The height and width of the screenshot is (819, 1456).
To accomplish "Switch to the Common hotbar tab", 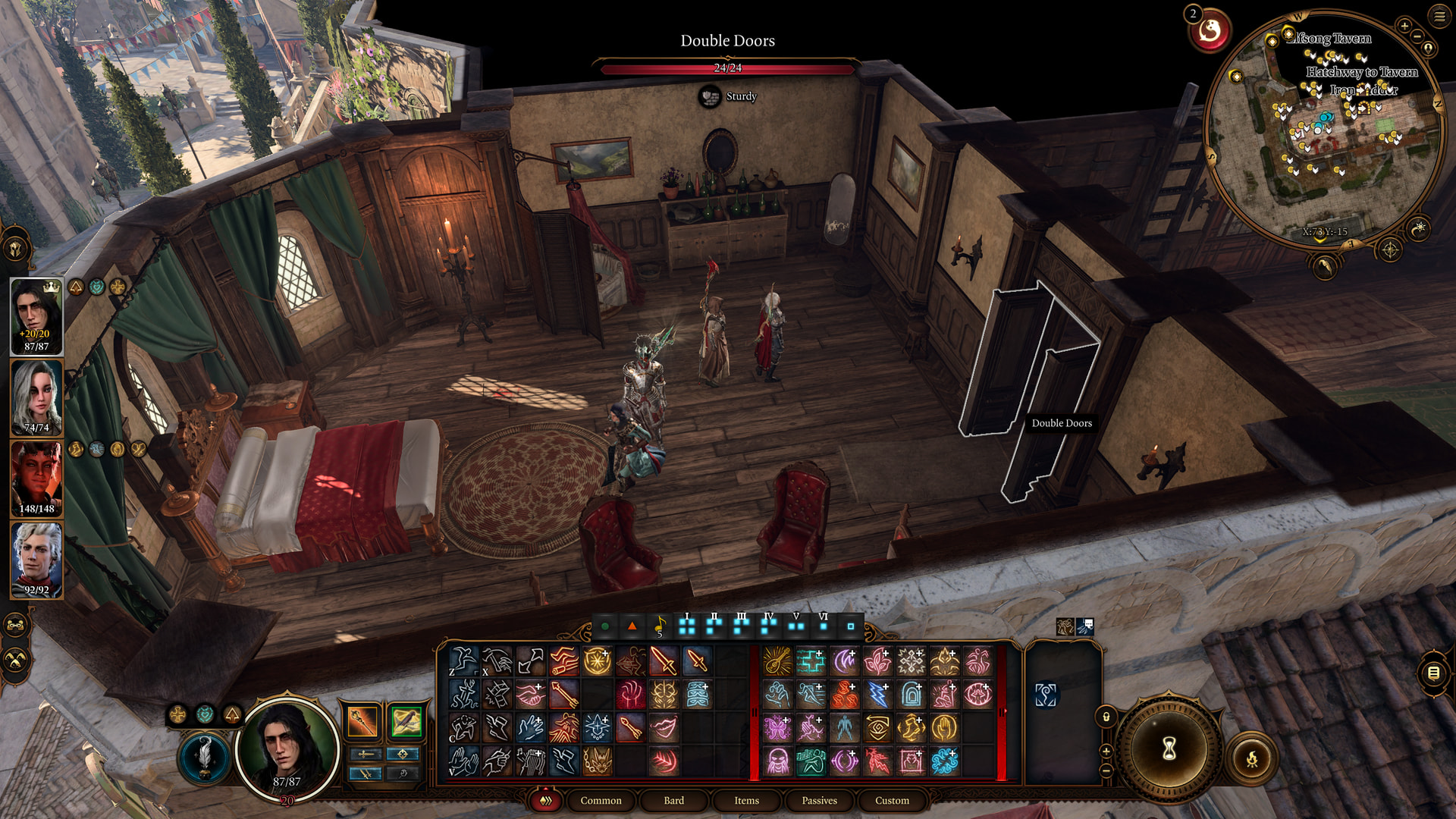I will 601,800.
